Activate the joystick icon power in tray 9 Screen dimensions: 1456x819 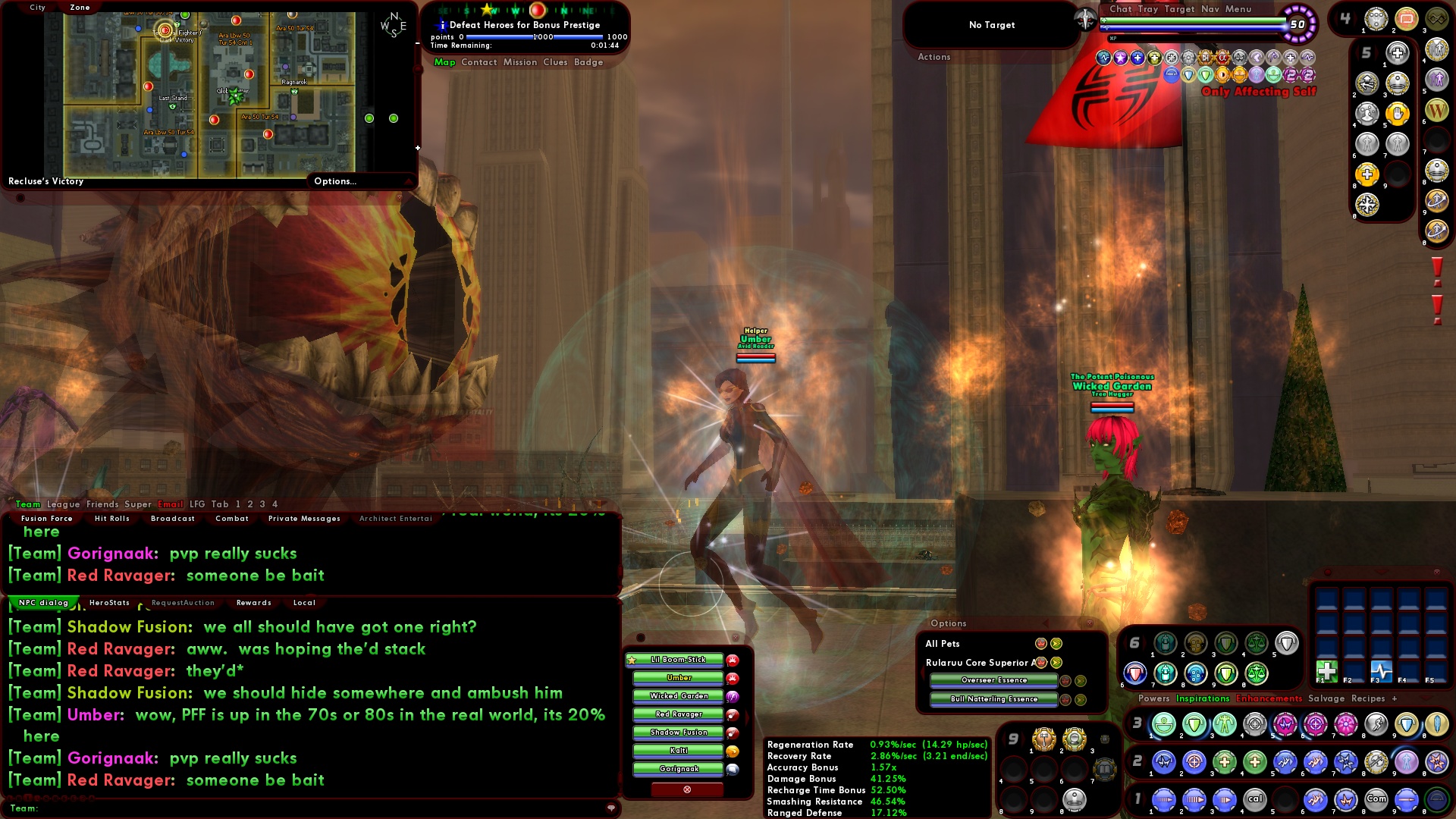1075,800
